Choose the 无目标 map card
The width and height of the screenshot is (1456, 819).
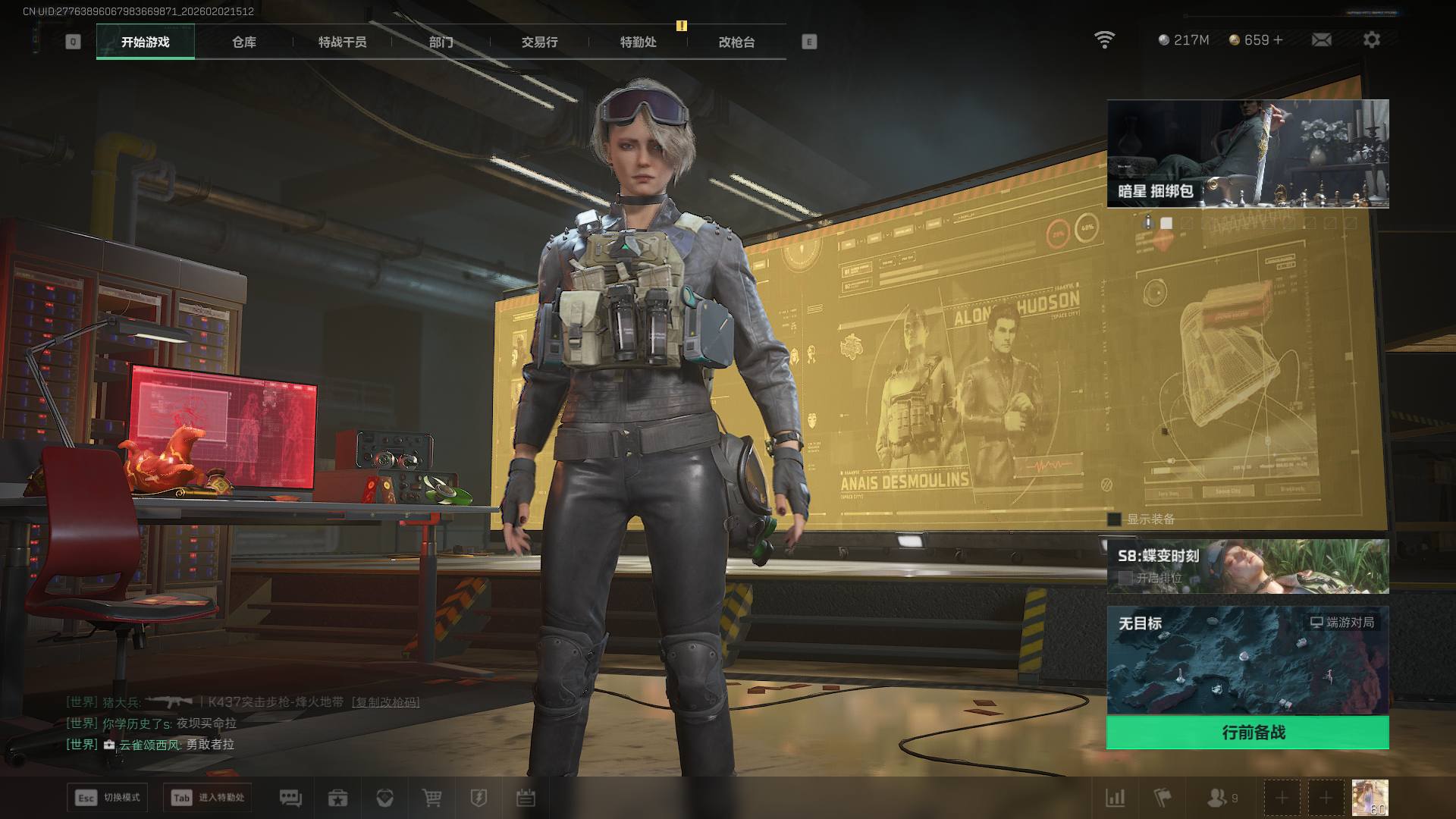pyautogui.click(x=1247, y=660)
